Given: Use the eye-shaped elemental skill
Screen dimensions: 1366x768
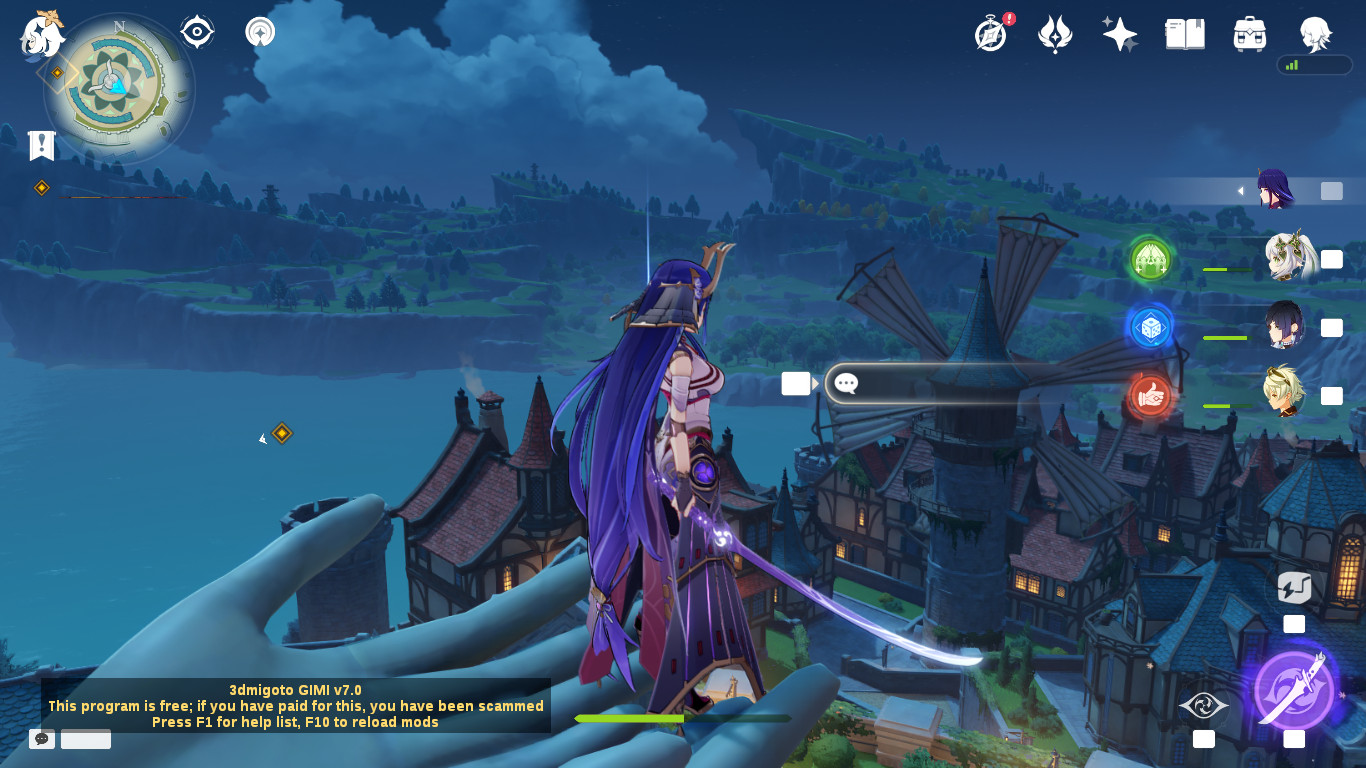Looking at the screenshot, I should coord(1204,706).
